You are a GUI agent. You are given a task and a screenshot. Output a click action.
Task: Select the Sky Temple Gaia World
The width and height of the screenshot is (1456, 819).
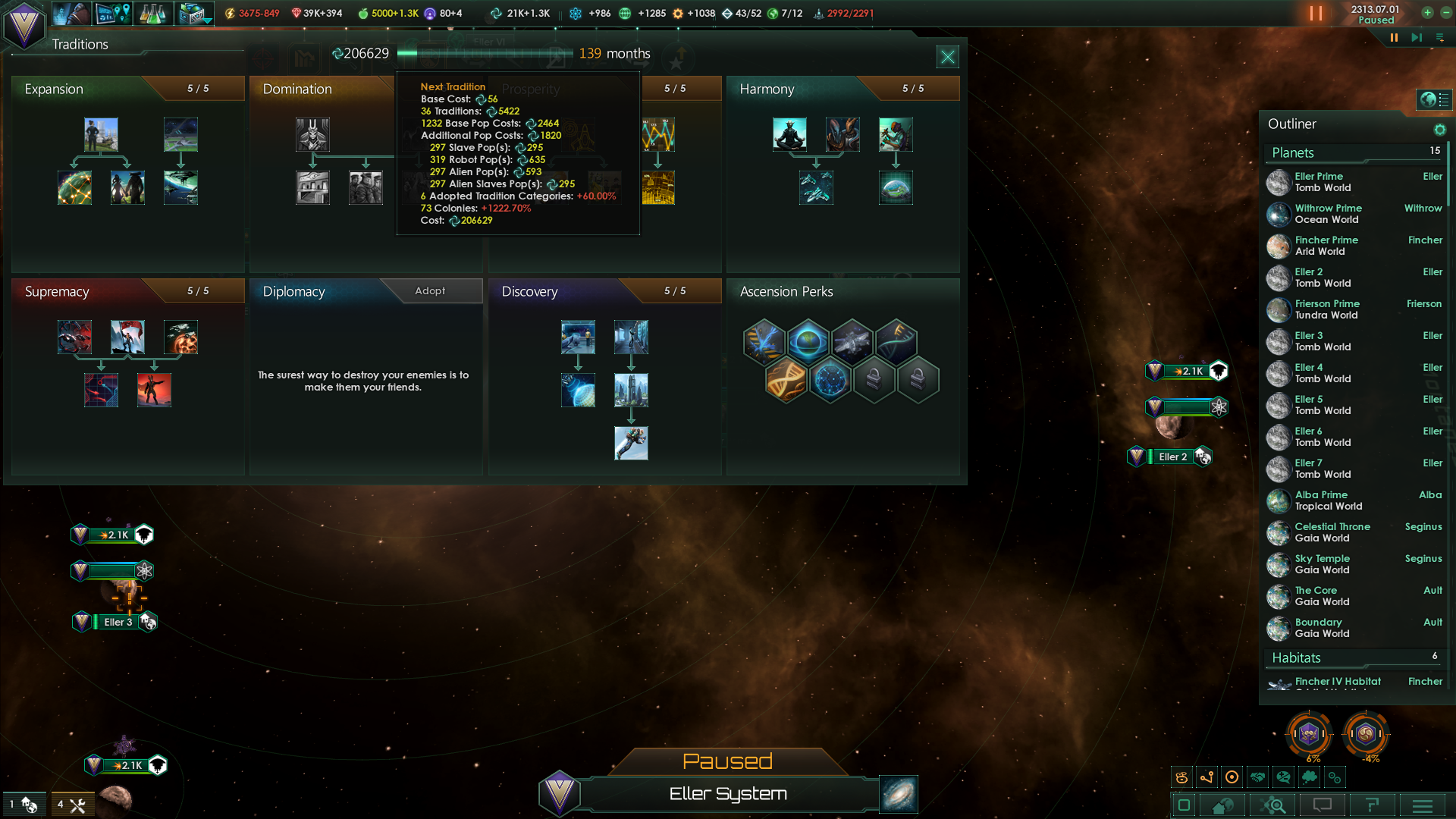point(1322,564)
